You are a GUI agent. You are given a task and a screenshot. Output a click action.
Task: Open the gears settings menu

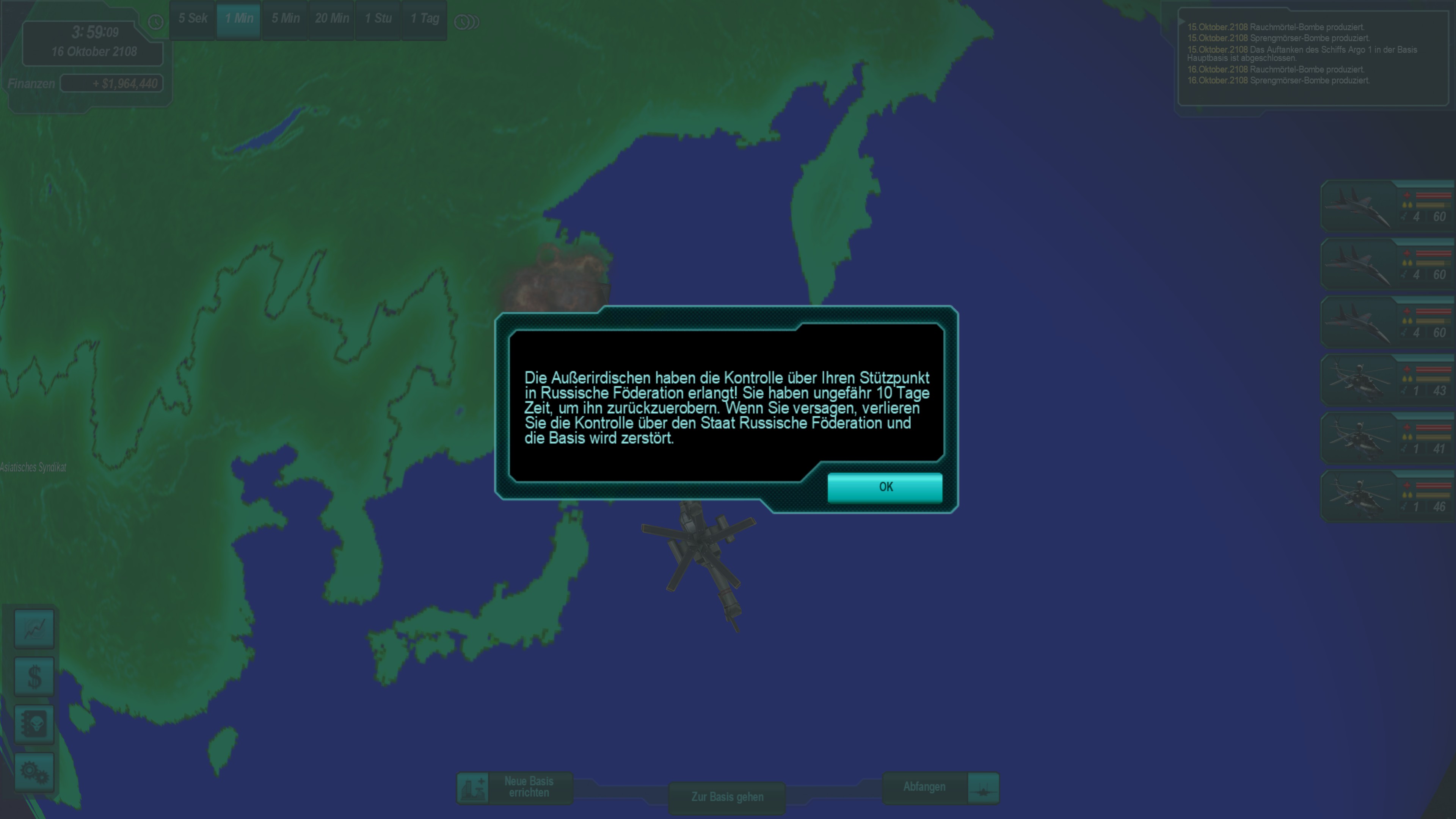coord(35,772)
